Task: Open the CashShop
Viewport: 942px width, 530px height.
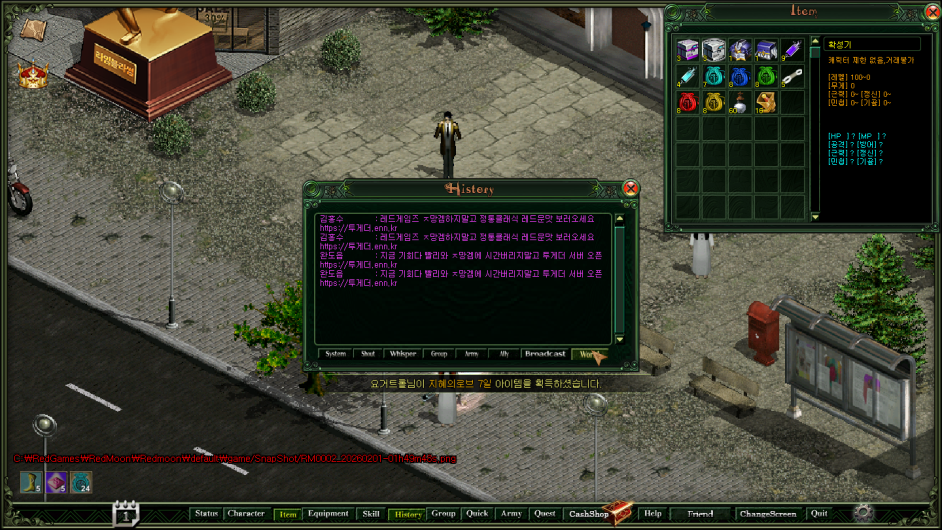Action: click(x=589, y=514)
